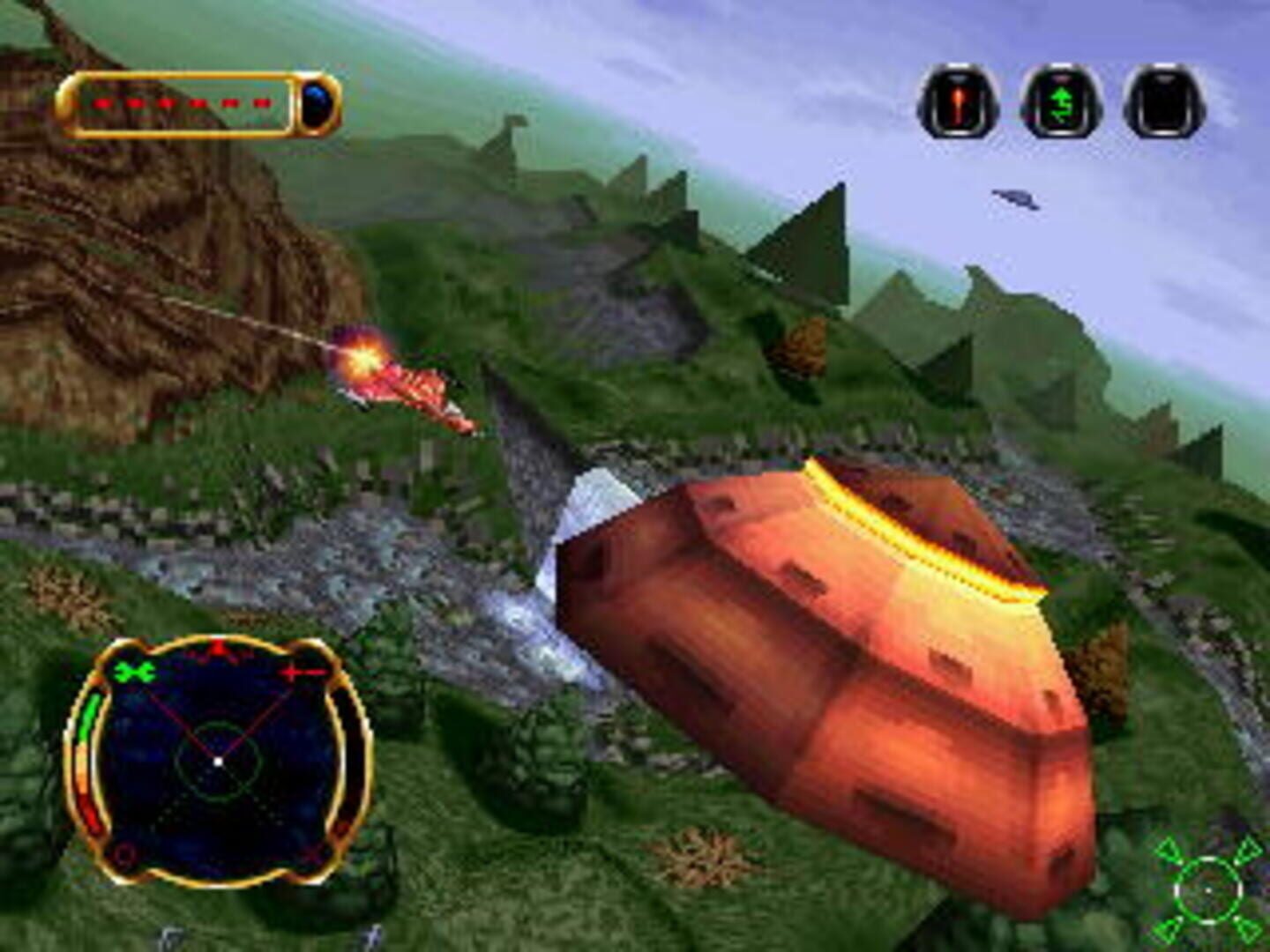Select the green wings icon on the radar
1270x952 pixels.
click(x=132, y=672)
